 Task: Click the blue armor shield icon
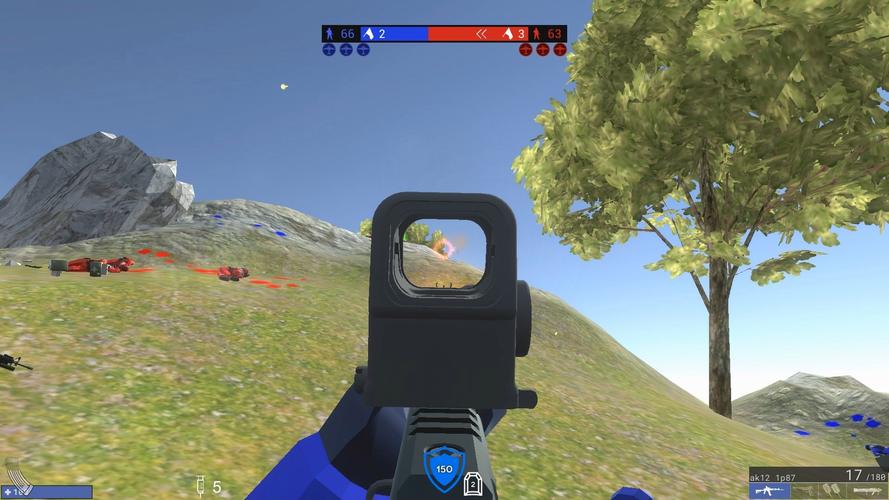443,468
